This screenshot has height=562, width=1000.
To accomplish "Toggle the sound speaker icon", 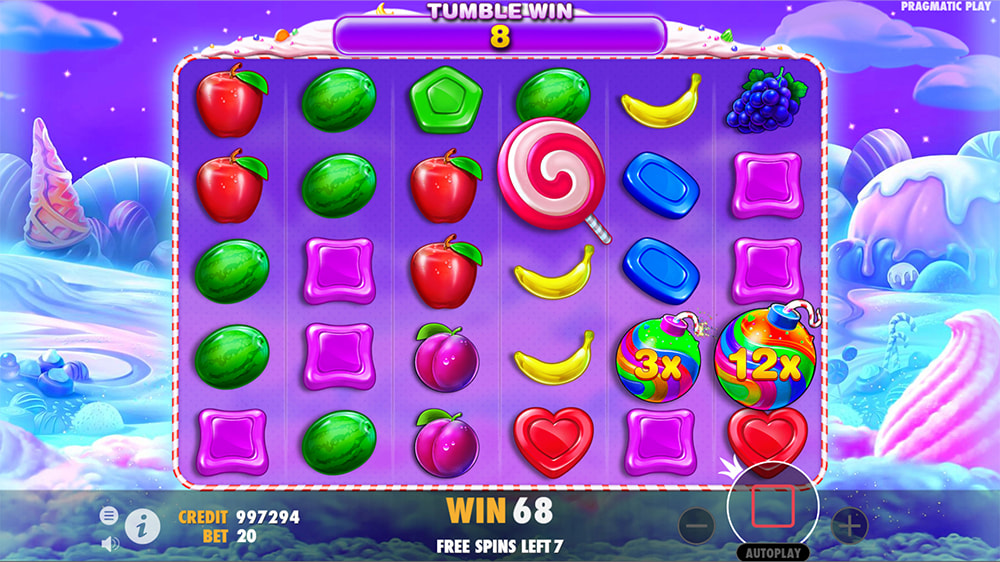I will 110,543.
